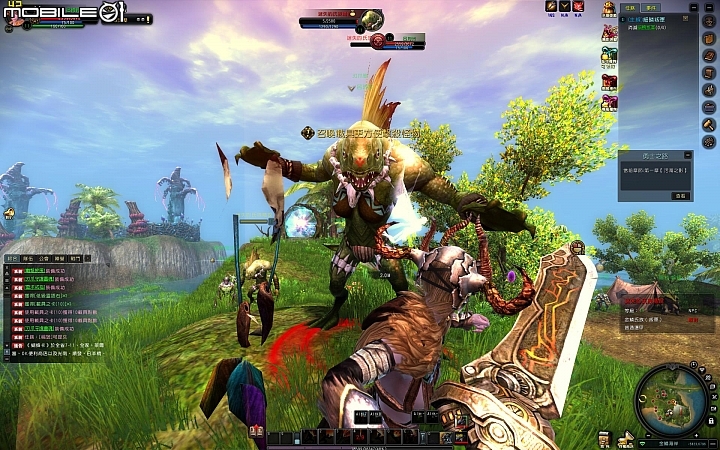The image size is (720, 450).
Task: Open the gold treasure sack icon
Action: click(x=608, y=9)
